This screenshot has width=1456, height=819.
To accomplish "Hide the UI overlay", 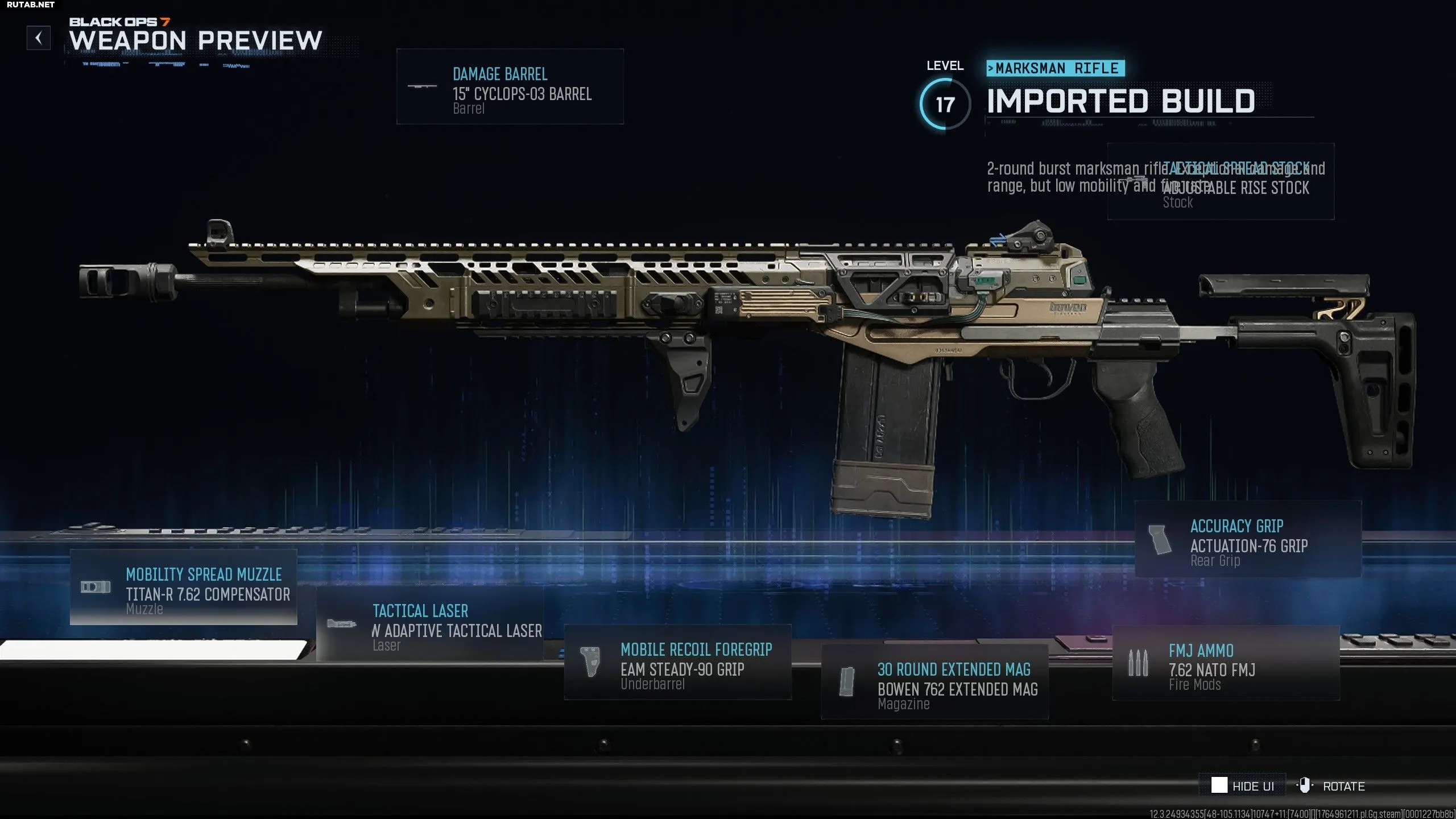I will (1242, 785).
